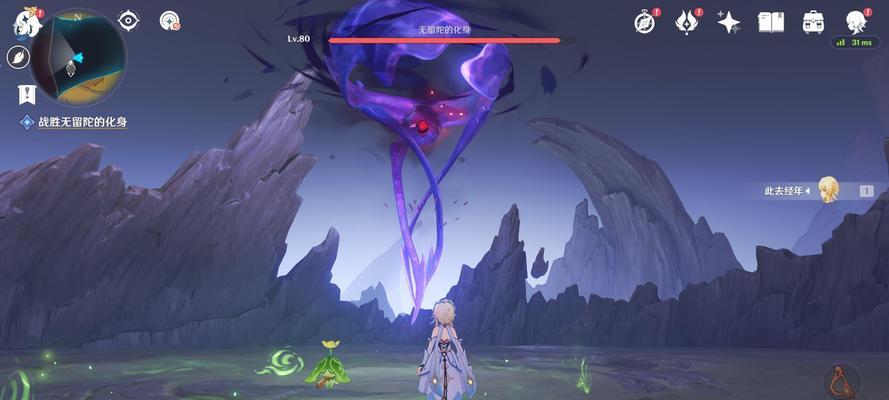
Task: Open the quest banner exclamation icon
Action: click(x=27, y=94)
